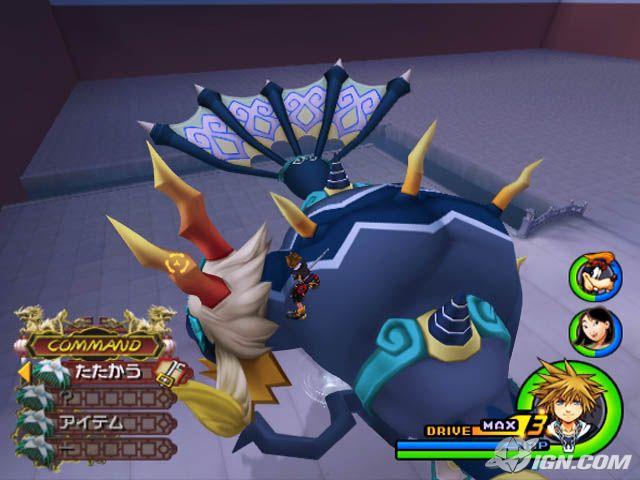
Task: Select the たたかう attack command
Action: pyautogui.click(x=98, y=372)
